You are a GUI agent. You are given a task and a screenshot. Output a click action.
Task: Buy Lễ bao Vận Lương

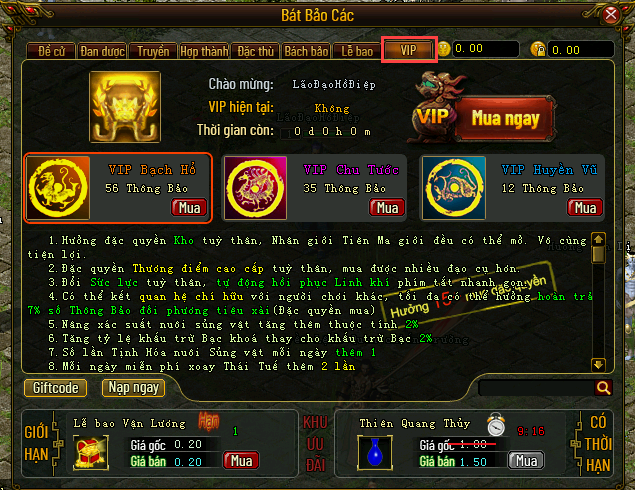(x=241, y=461)
